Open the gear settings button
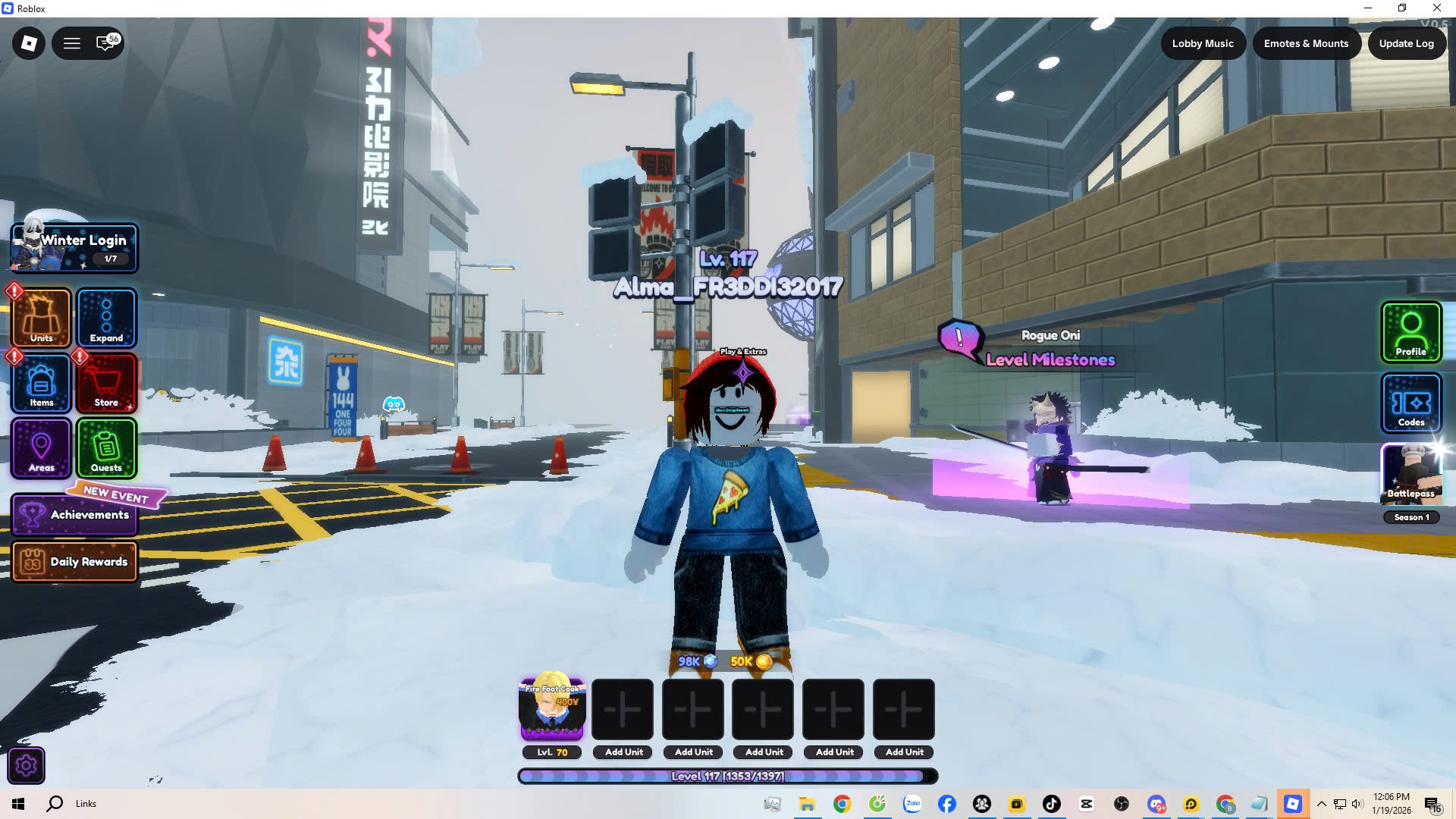Screen dimensions: 1456x819 click(x=26, y=766)
